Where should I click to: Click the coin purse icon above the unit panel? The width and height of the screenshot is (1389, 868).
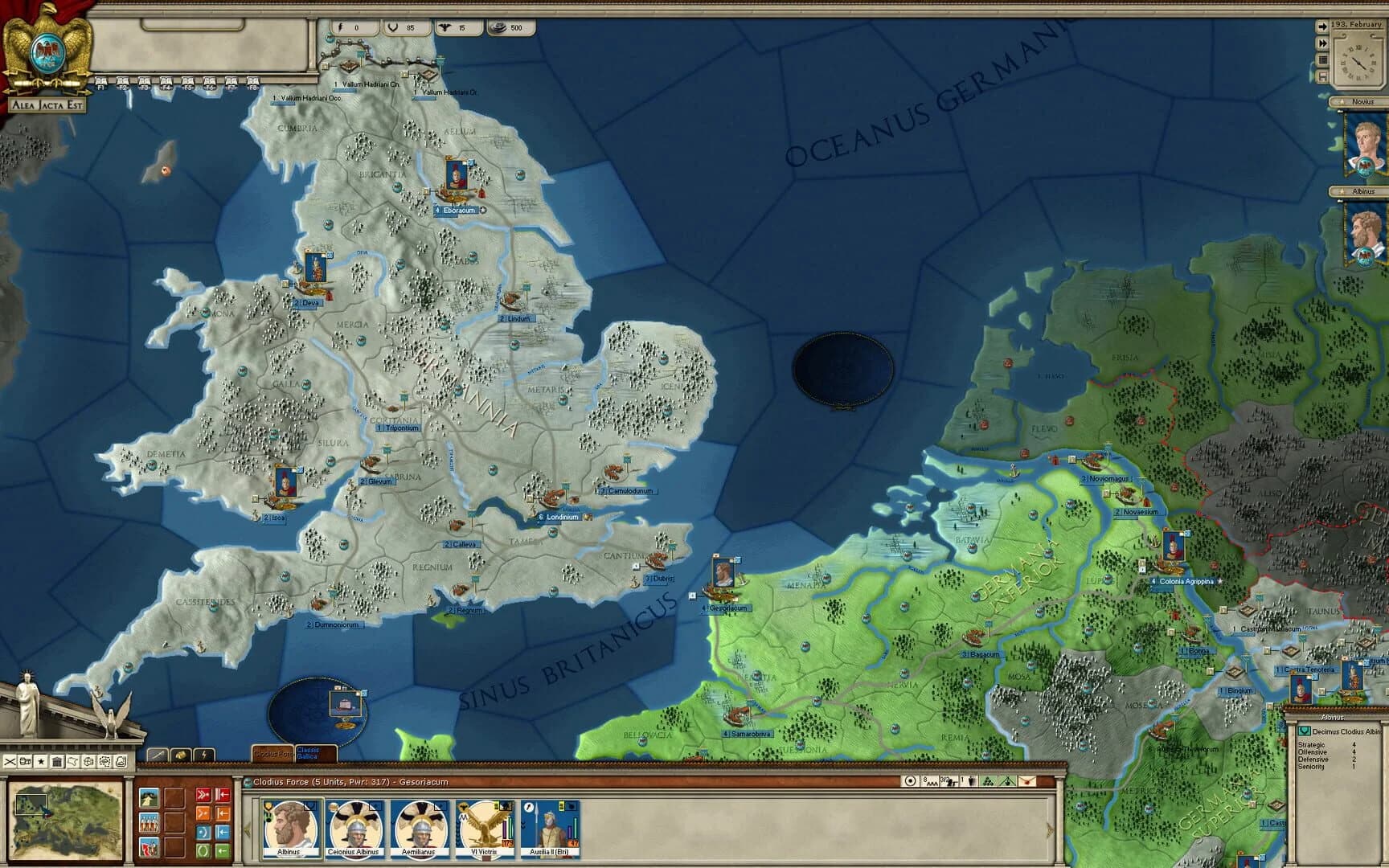(x=181, y=754)
